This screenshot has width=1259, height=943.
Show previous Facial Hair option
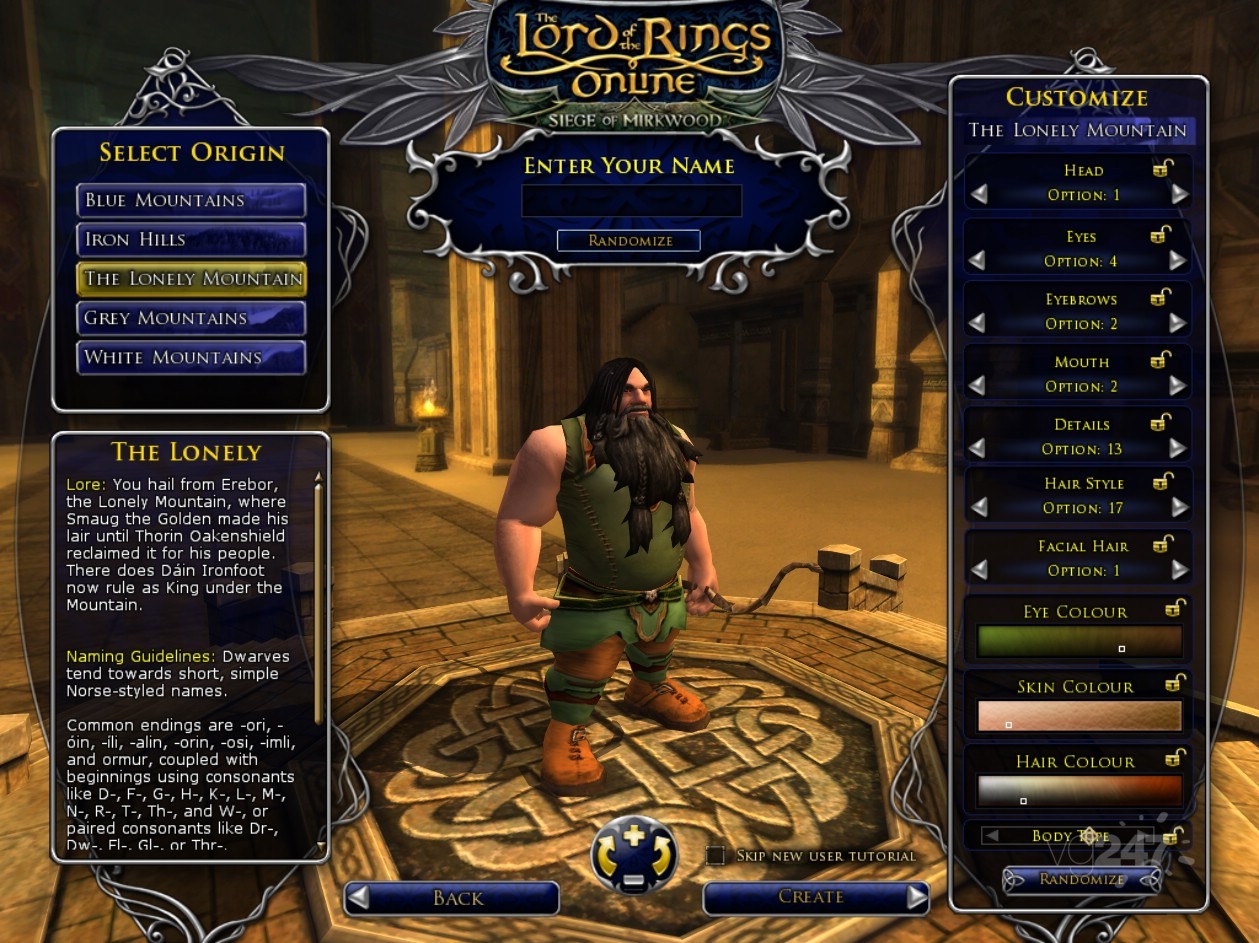pyautogui.click(x=979, y=570)
